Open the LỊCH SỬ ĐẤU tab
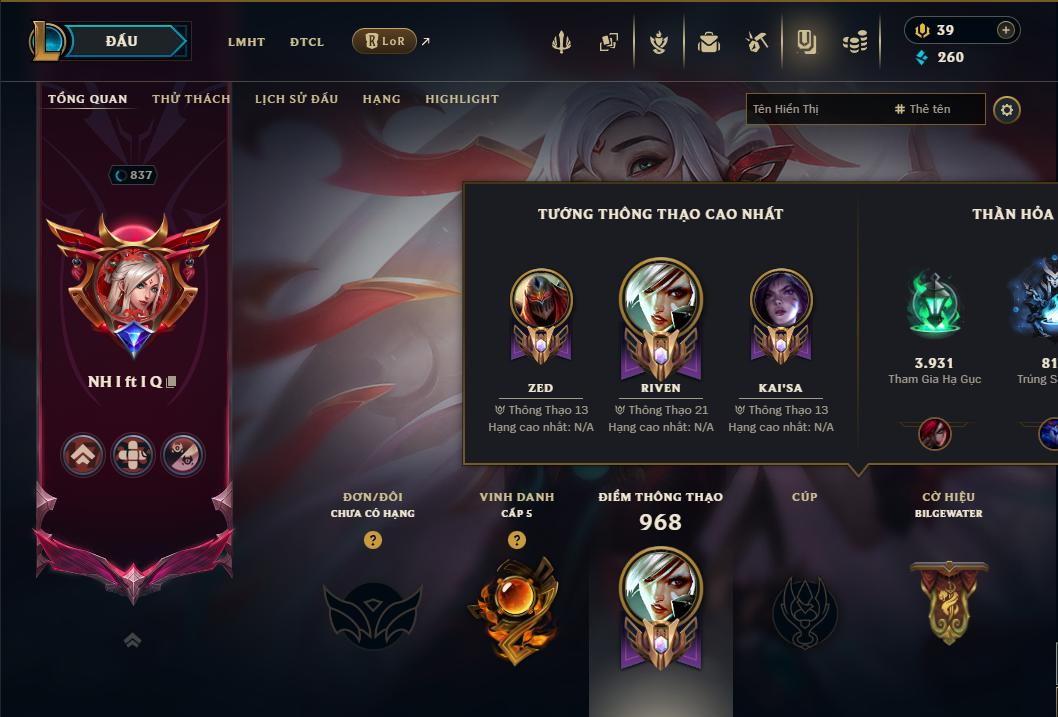 click(x=296, y=99)
